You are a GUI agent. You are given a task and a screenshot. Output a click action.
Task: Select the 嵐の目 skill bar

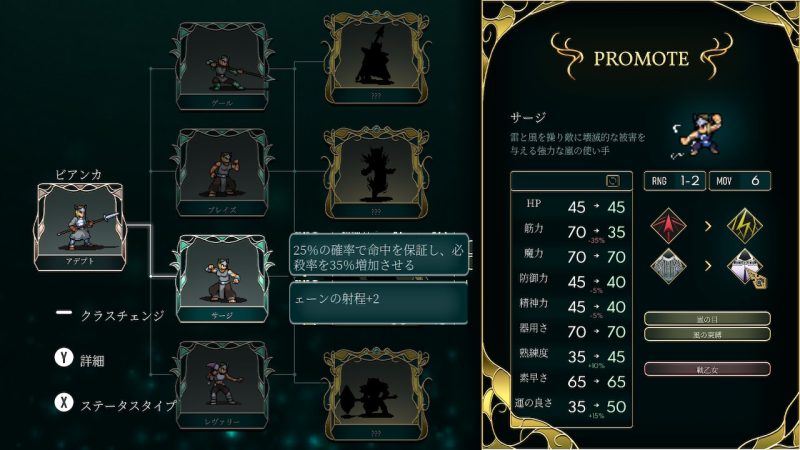707,319
